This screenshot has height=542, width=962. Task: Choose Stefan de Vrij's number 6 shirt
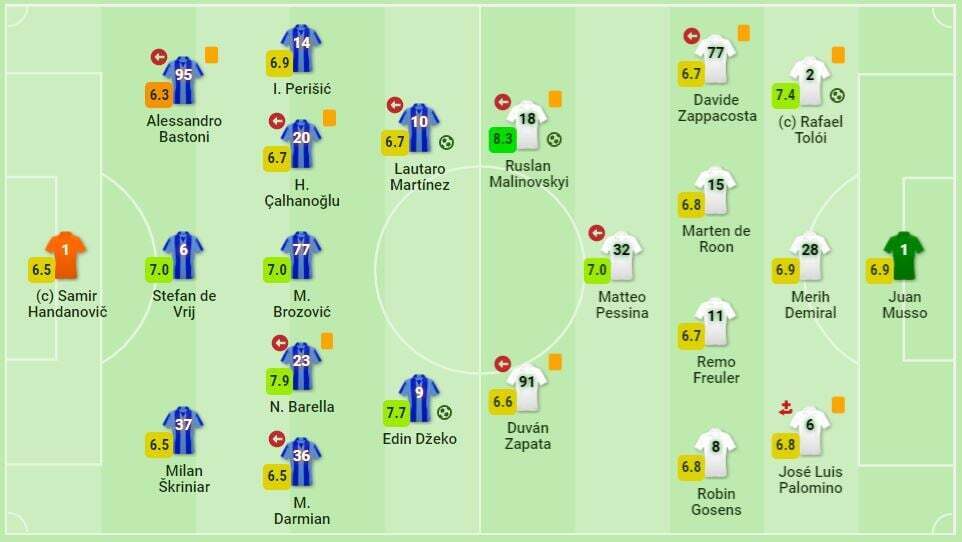pyautogui.click(x=183, y=255)
